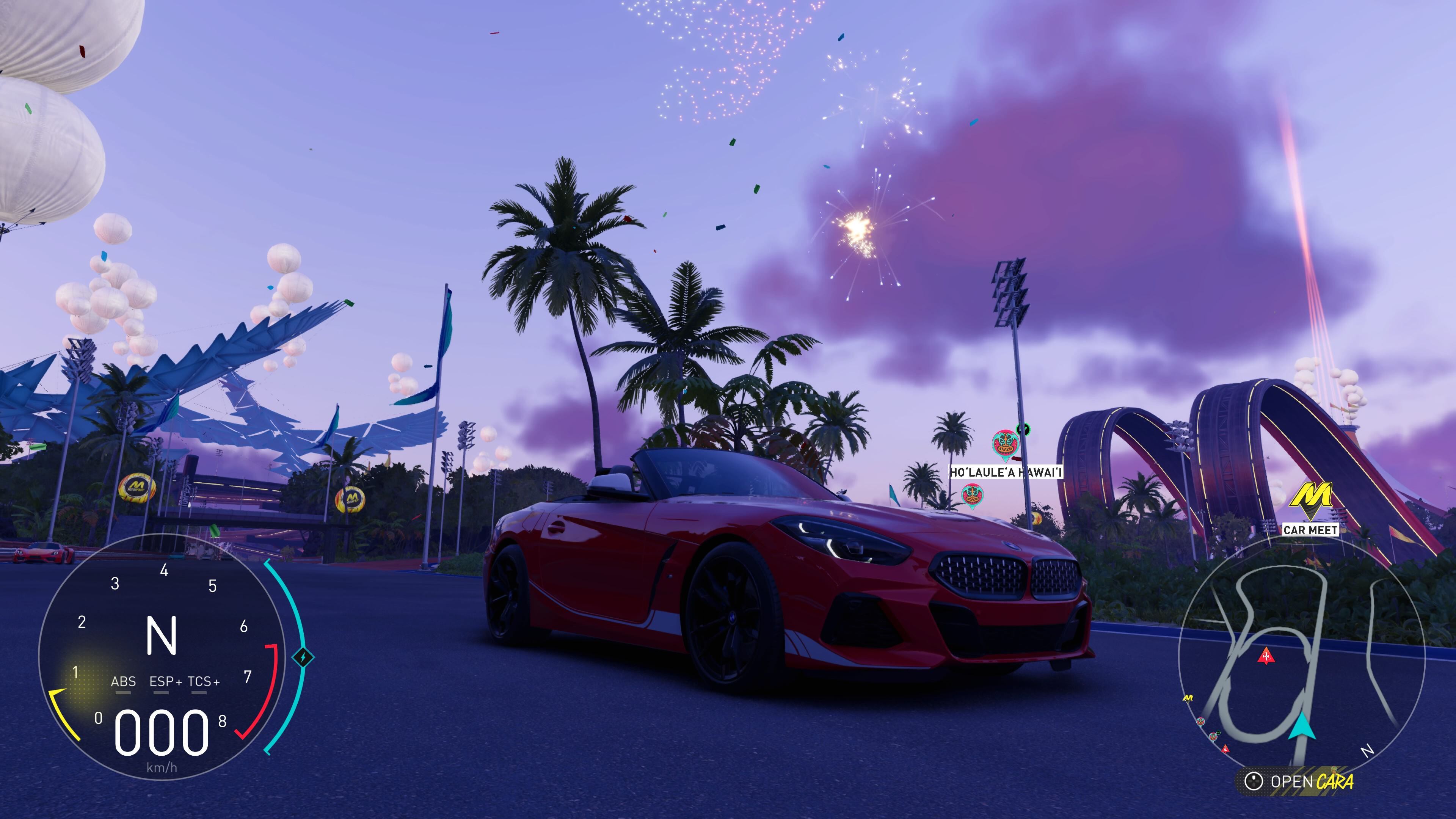Click the cyan player arrow on the minimap
This screenshot has width=1456, height=819.
tap(1302, 727)
